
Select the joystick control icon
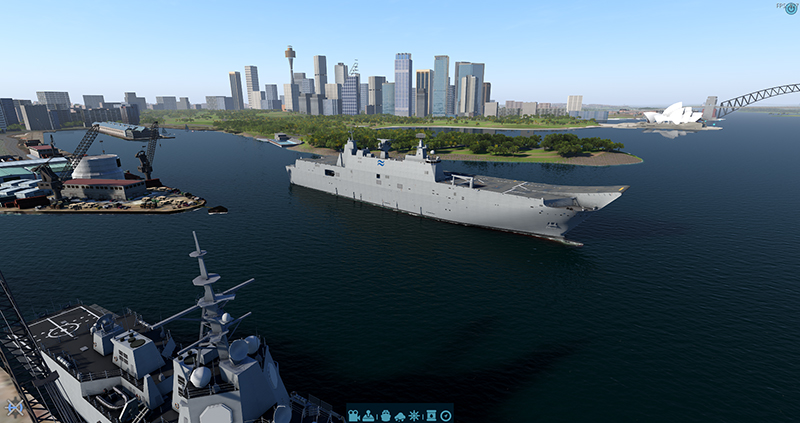click(x=368, y=415)
